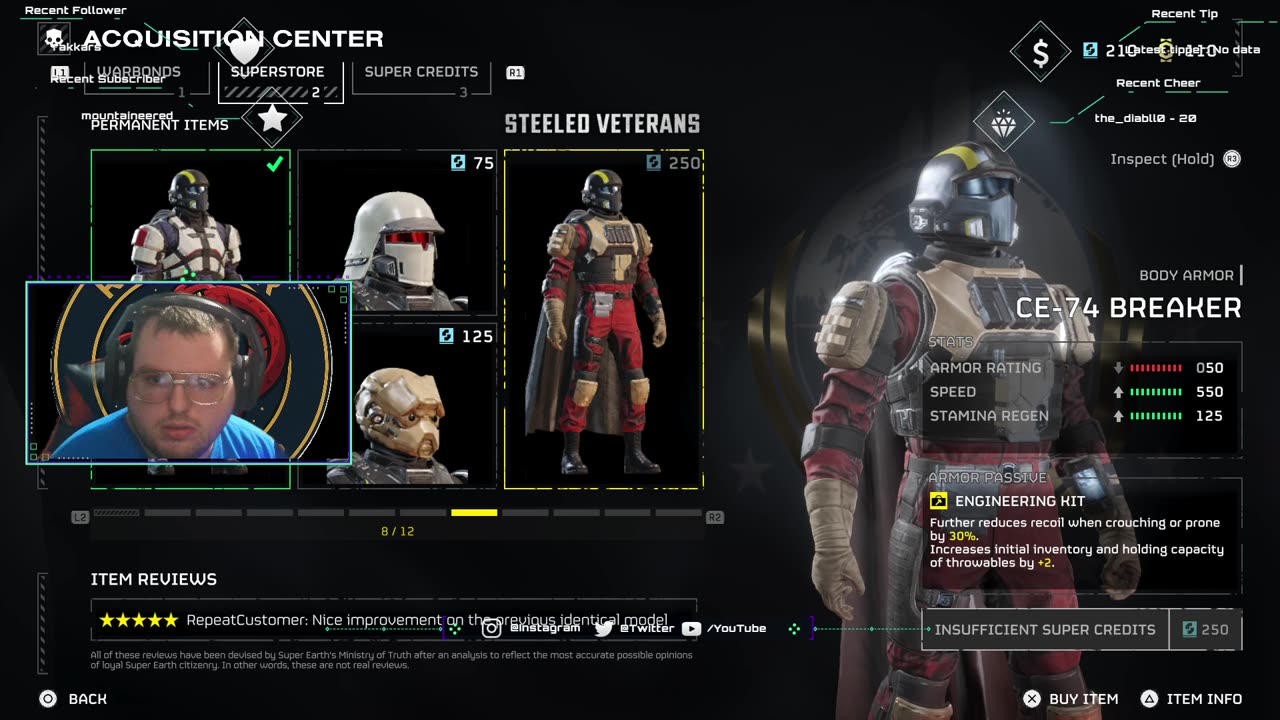The image size is (1280, 720).
Task: Choose the white helmet costing 75
Action: coord(397,232)
